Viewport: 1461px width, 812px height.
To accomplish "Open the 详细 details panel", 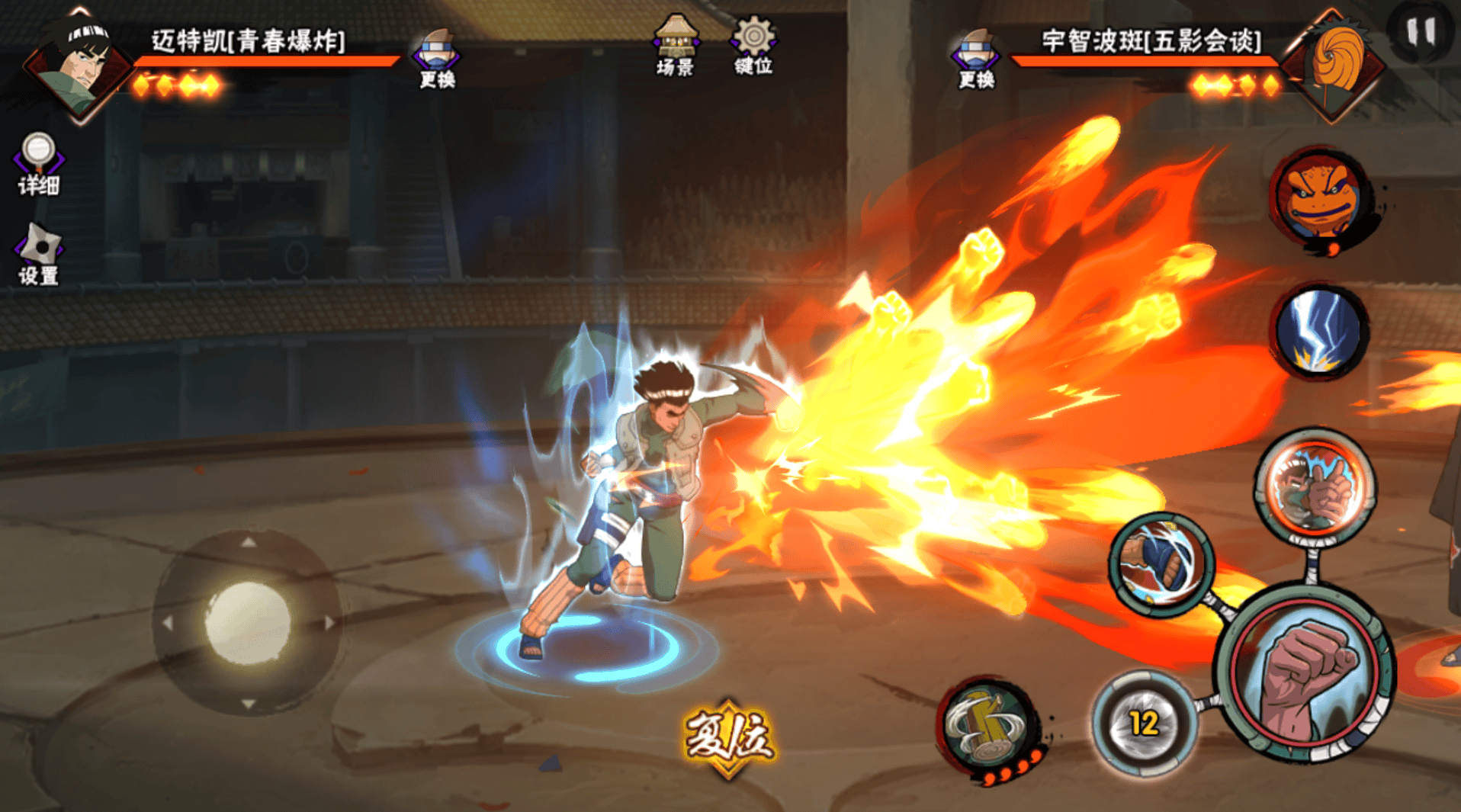I will 38,164.
